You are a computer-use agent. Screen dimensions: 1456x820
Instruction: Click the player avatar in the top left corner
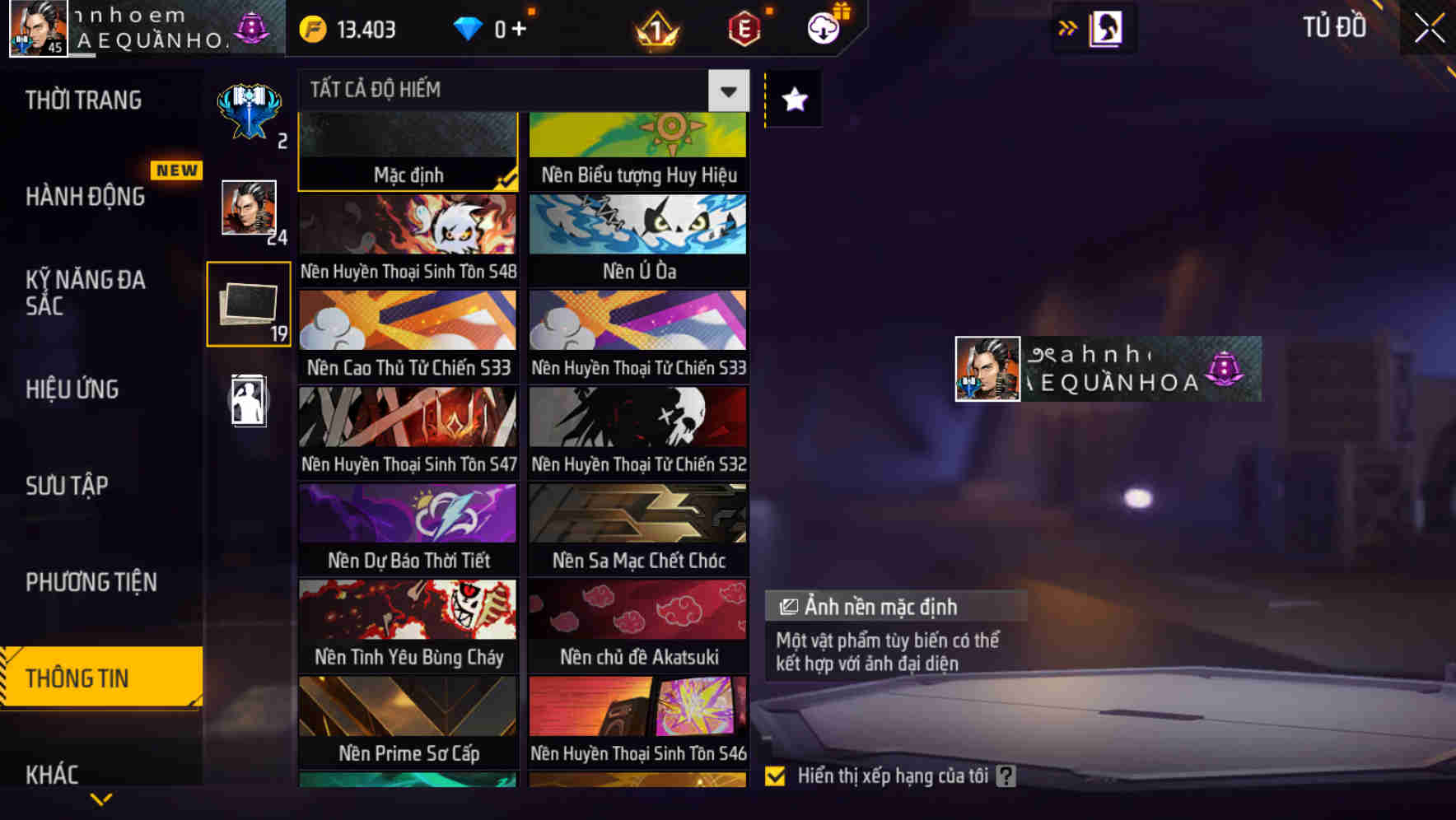coord(37,30)
